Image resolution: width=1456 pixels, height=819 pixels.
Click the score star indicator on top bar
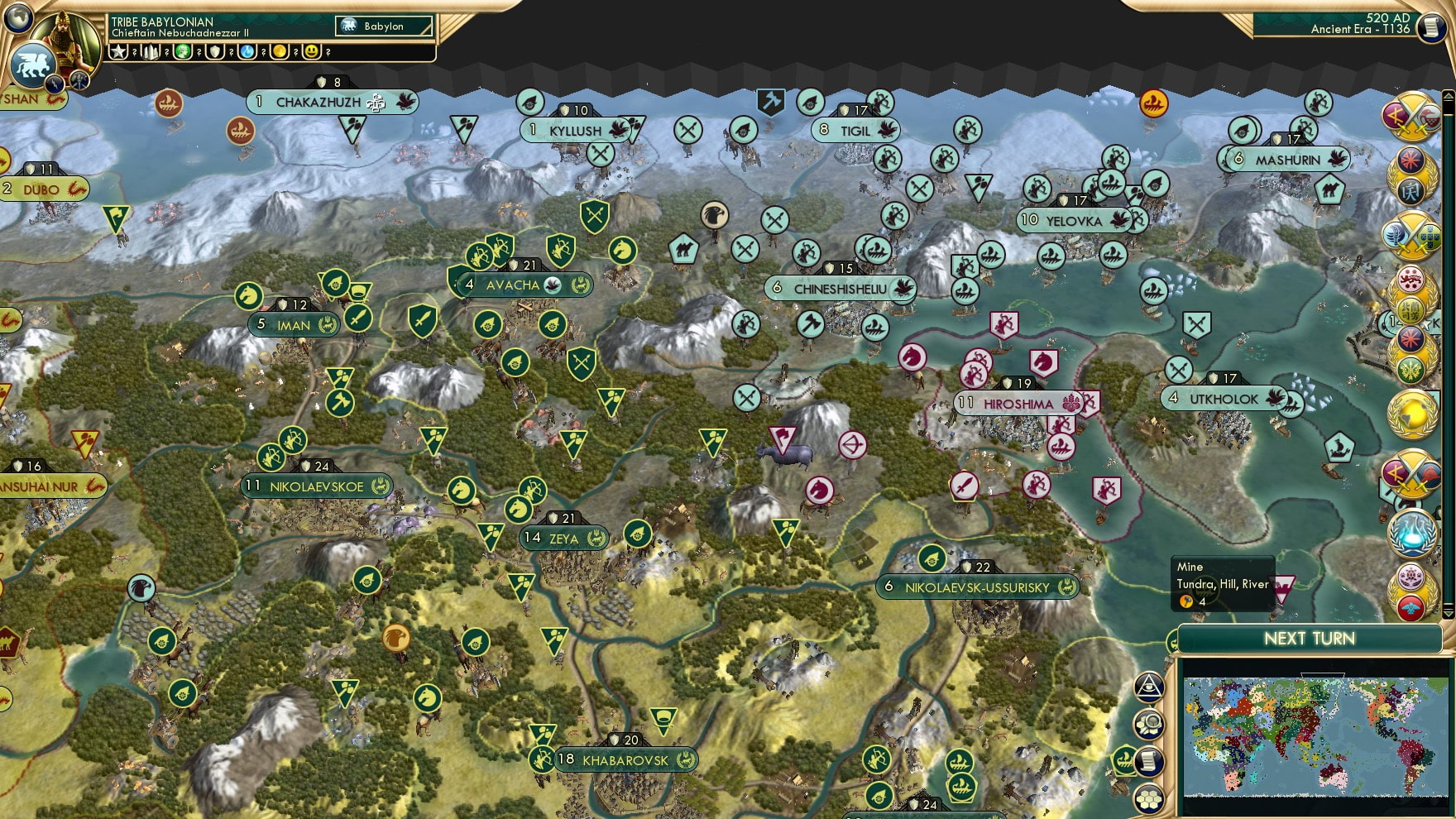pos(117,53)
